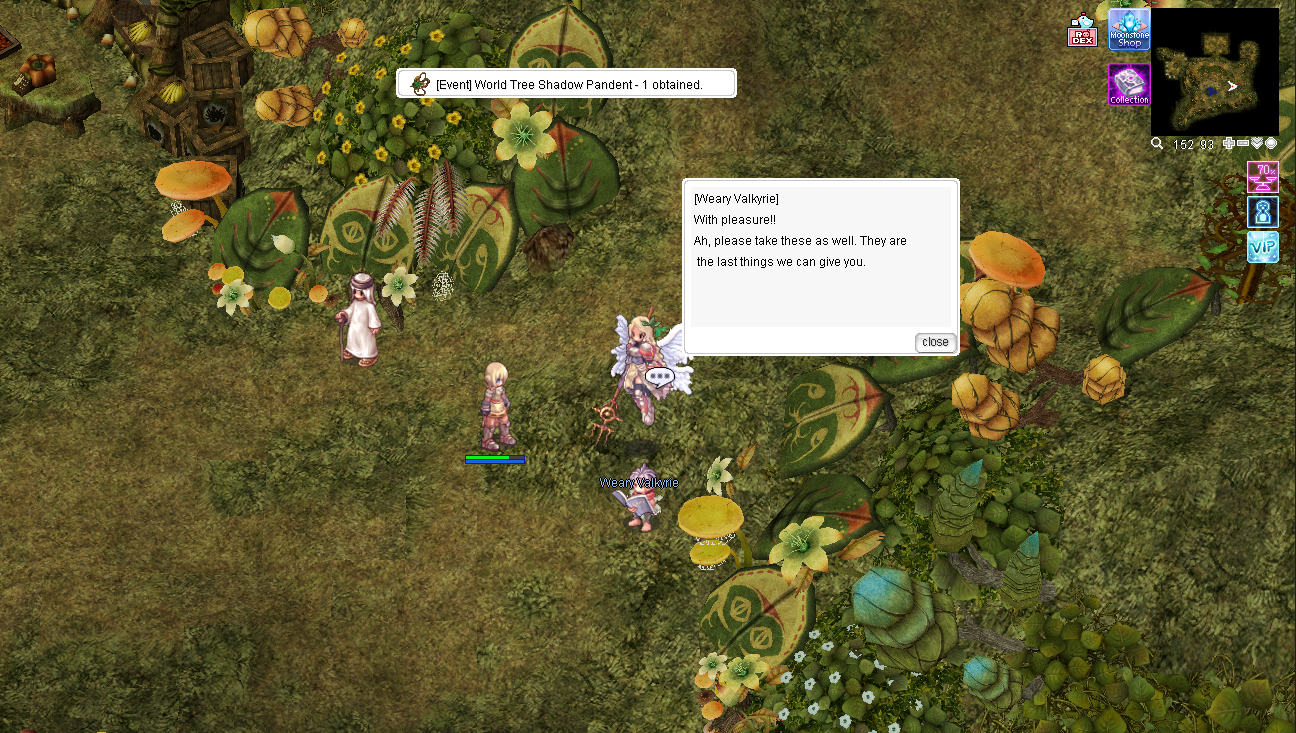Toggle the minimap's double-arrow button
The height and width of the screenshot is (733, 1296).
click(1257, 144)
